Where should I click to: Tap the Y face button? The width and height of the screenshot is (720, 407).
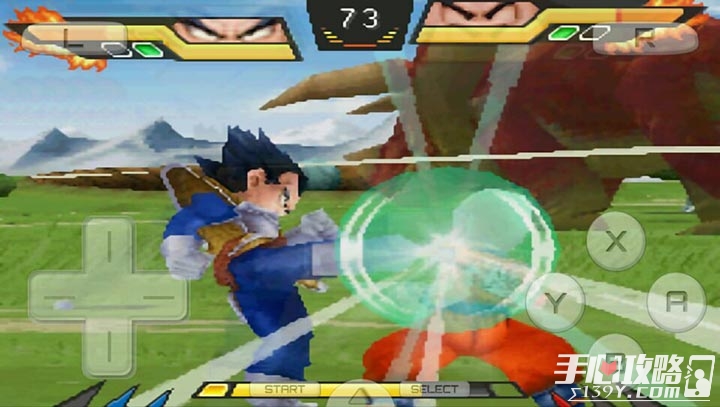pyautogui.click(x=555, y=300)
